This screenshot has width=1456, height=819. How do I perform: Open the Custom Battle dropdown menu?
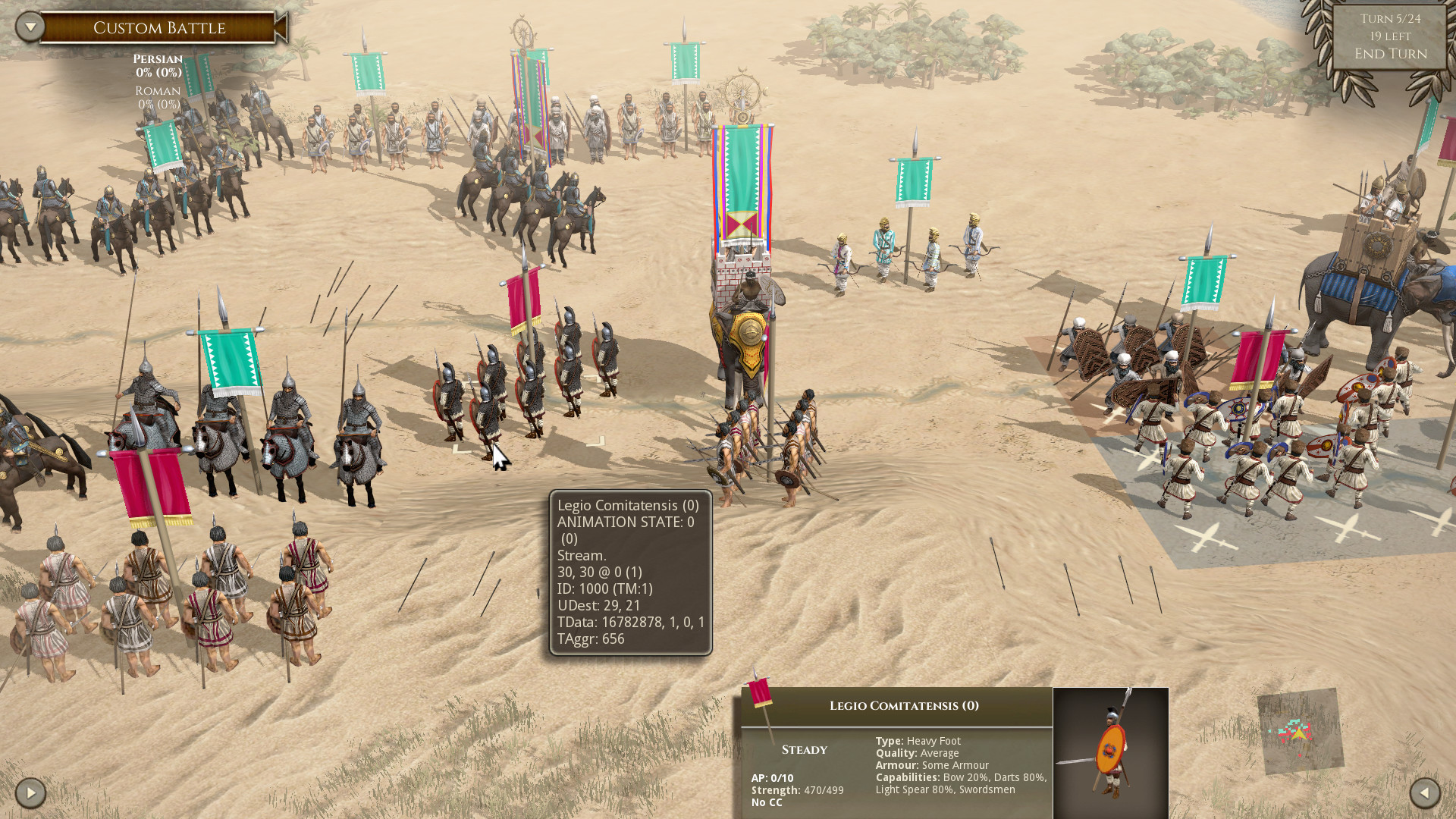click(30, 27)
